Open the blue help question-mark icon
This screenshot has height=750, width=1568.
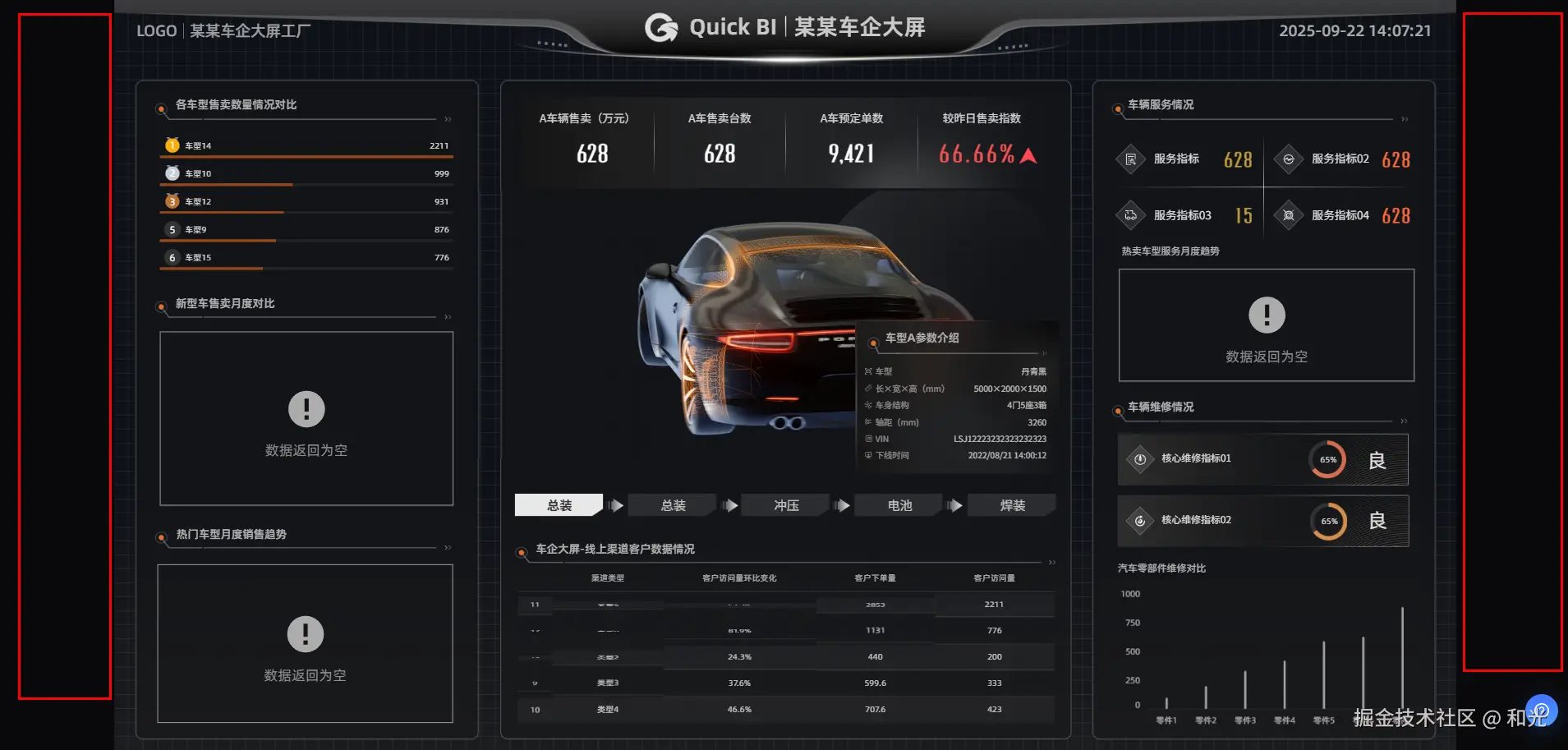coord(1541,711)
